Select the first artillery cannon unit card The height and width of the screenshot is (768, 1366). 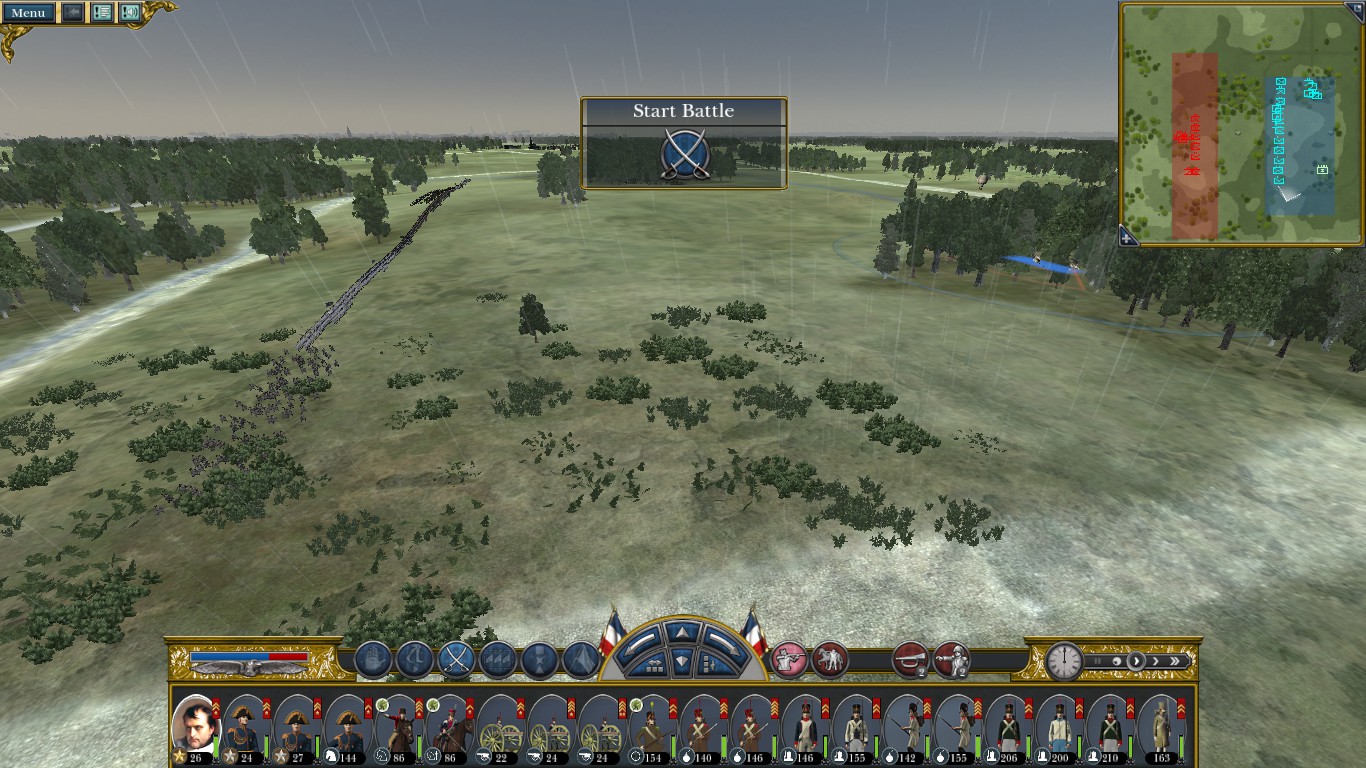[497, 724]
